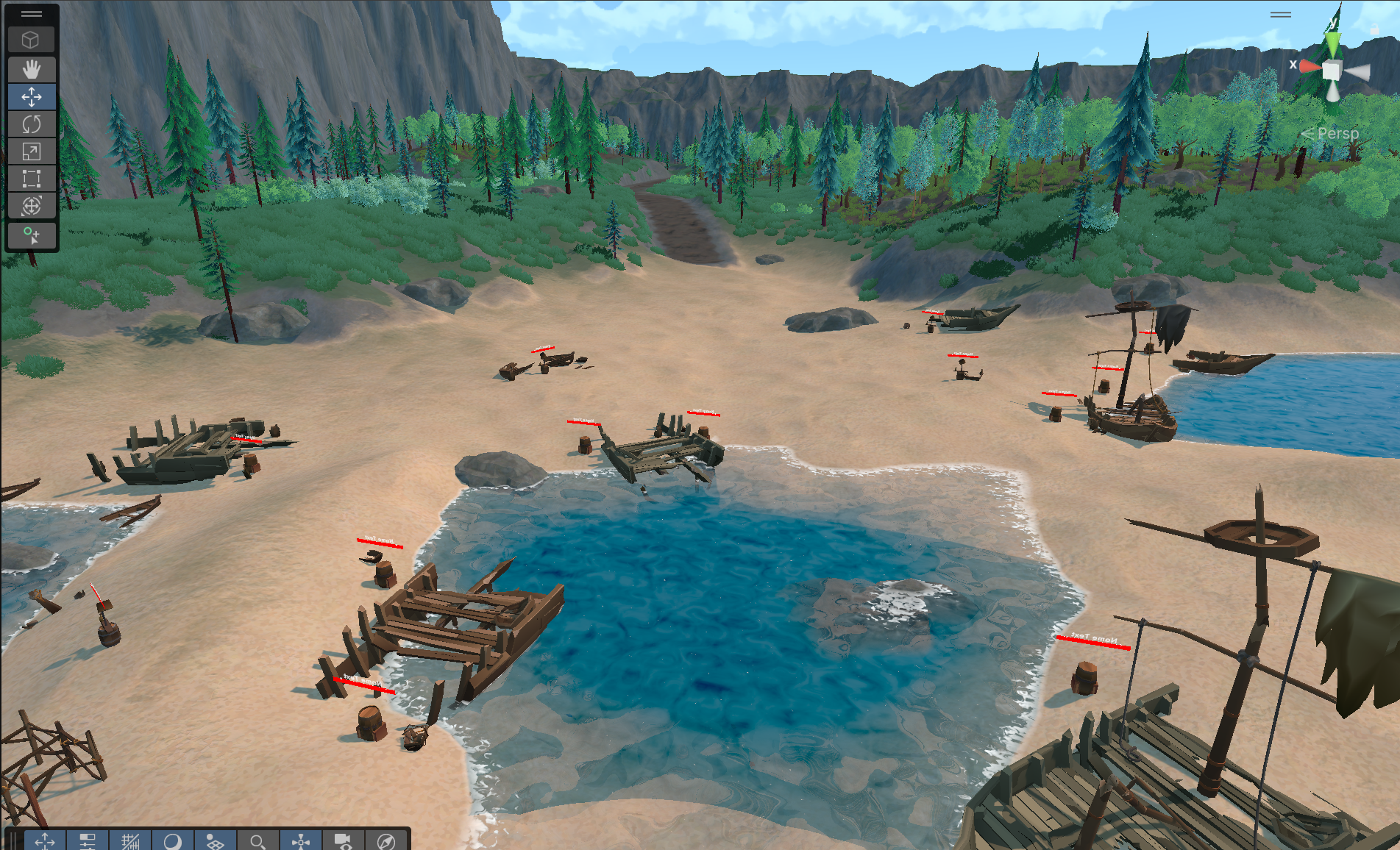Click the red X axis cone
The image size is (1400, 850).
tap(1310, 67)
